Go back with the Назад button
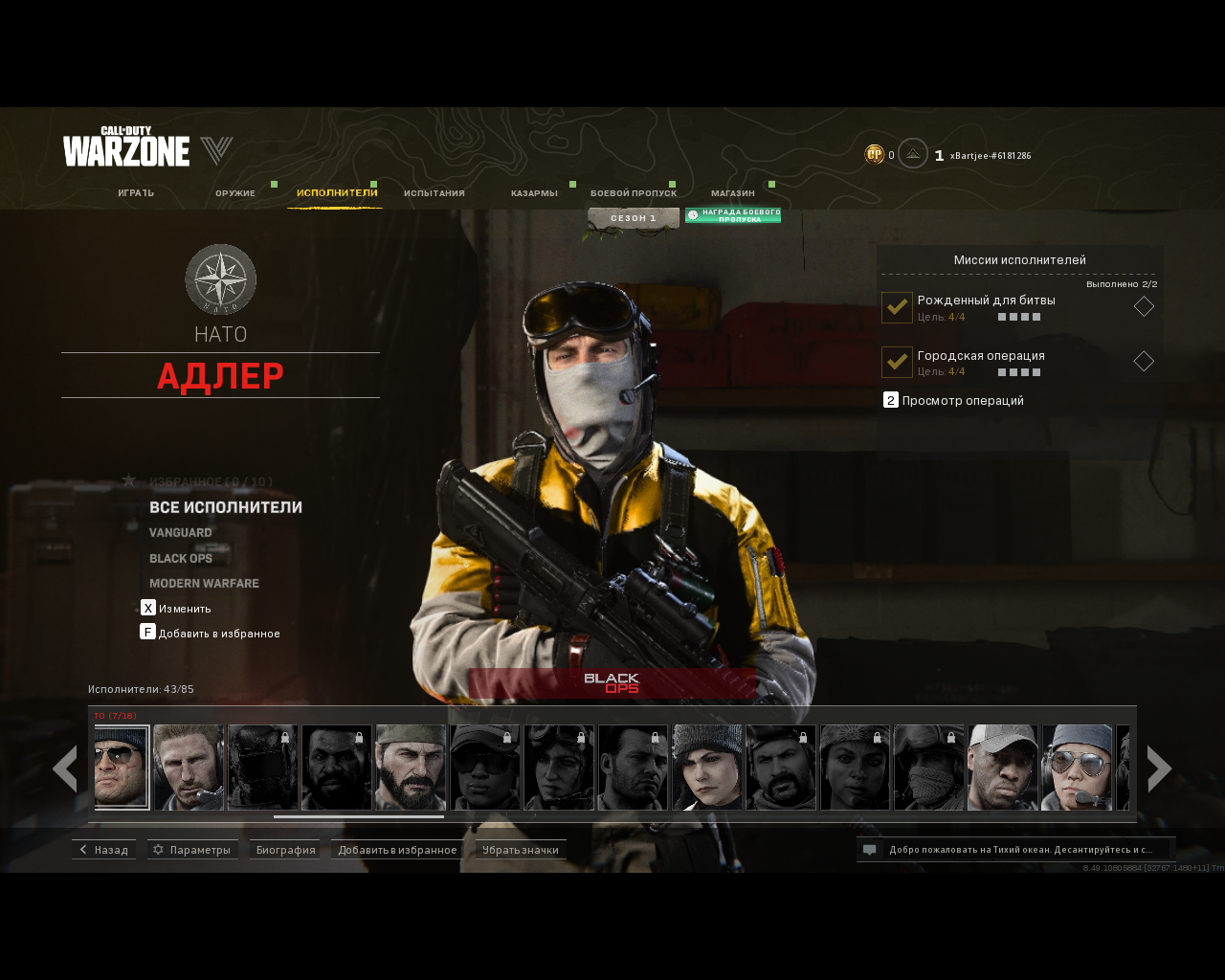The height and width of the screenshot is (980, 1225). pos(103,850)
